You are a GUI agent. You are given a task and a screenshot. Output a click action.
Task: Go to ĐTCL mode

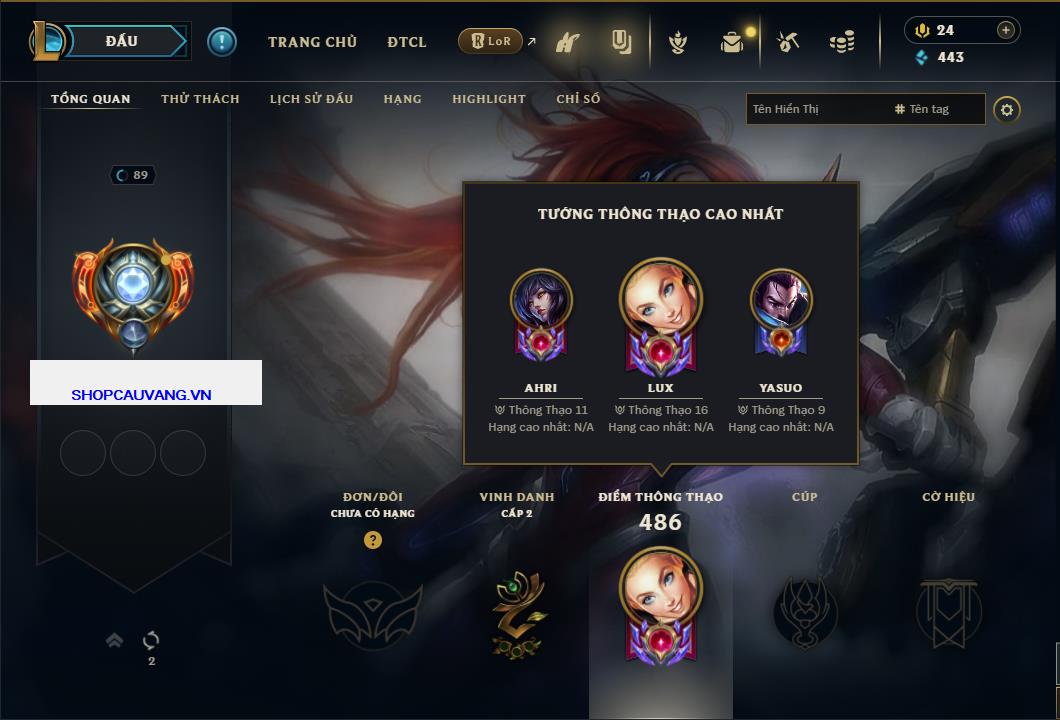coord(407,42)
